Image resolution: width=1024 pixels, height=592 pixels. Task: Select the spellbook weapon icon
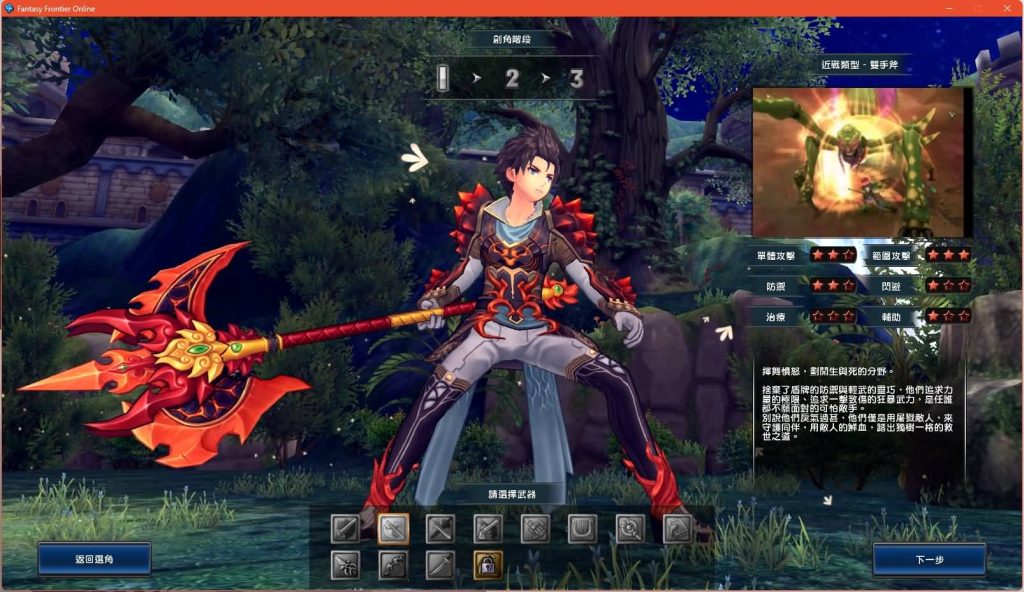(x=677, y=527)
